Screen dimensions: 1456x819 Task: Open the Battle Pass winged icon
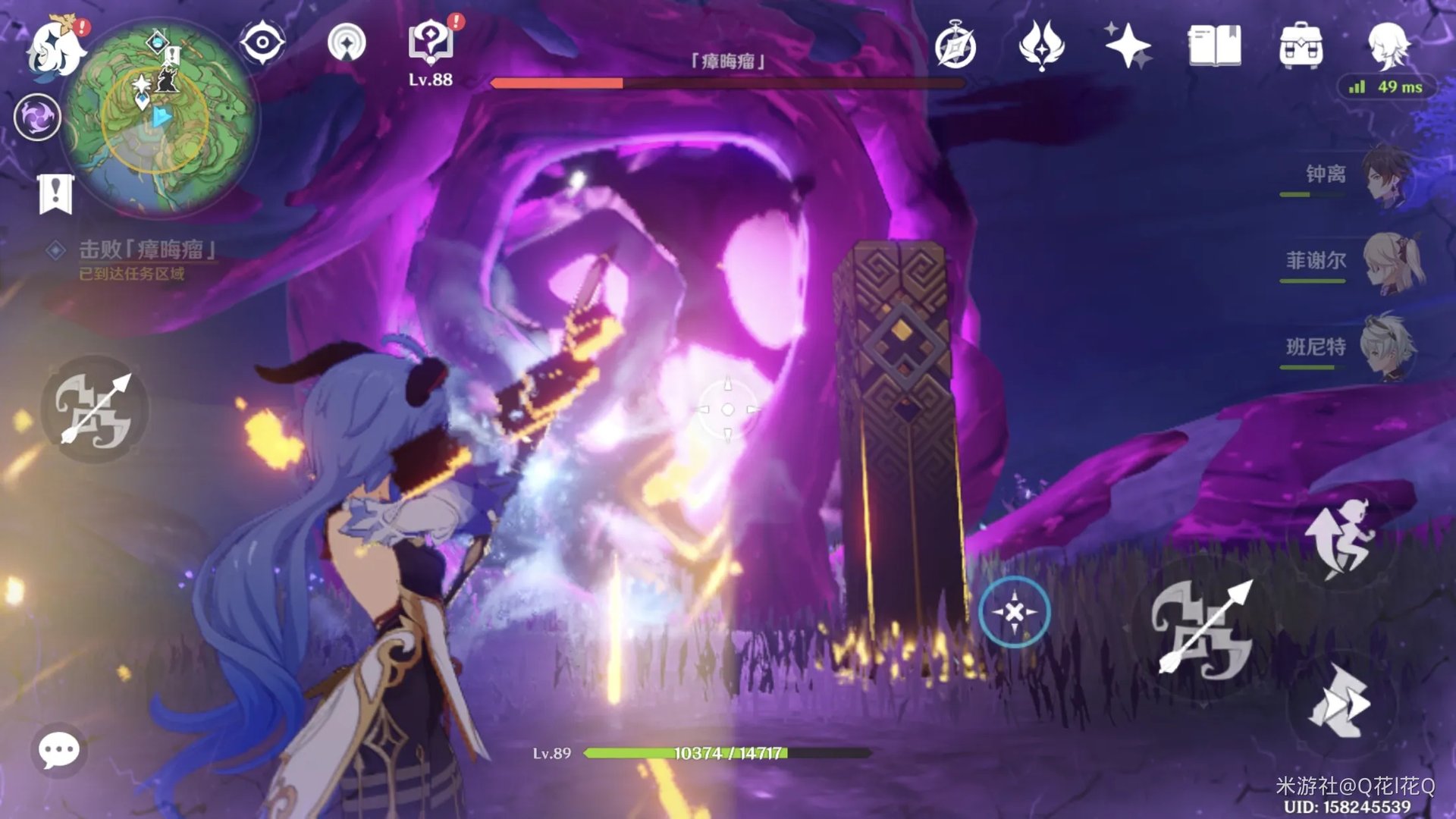(x=1041, y=45)
